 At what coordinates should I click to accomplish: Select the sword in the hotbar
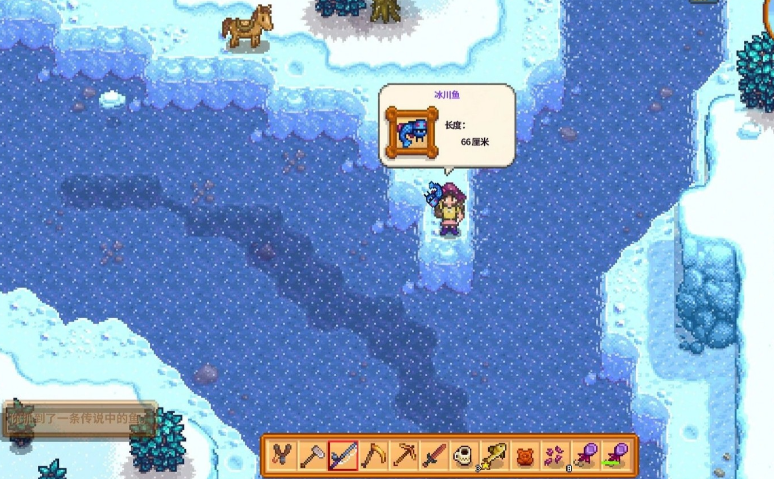pyautogui.click(x=433, y=456)
